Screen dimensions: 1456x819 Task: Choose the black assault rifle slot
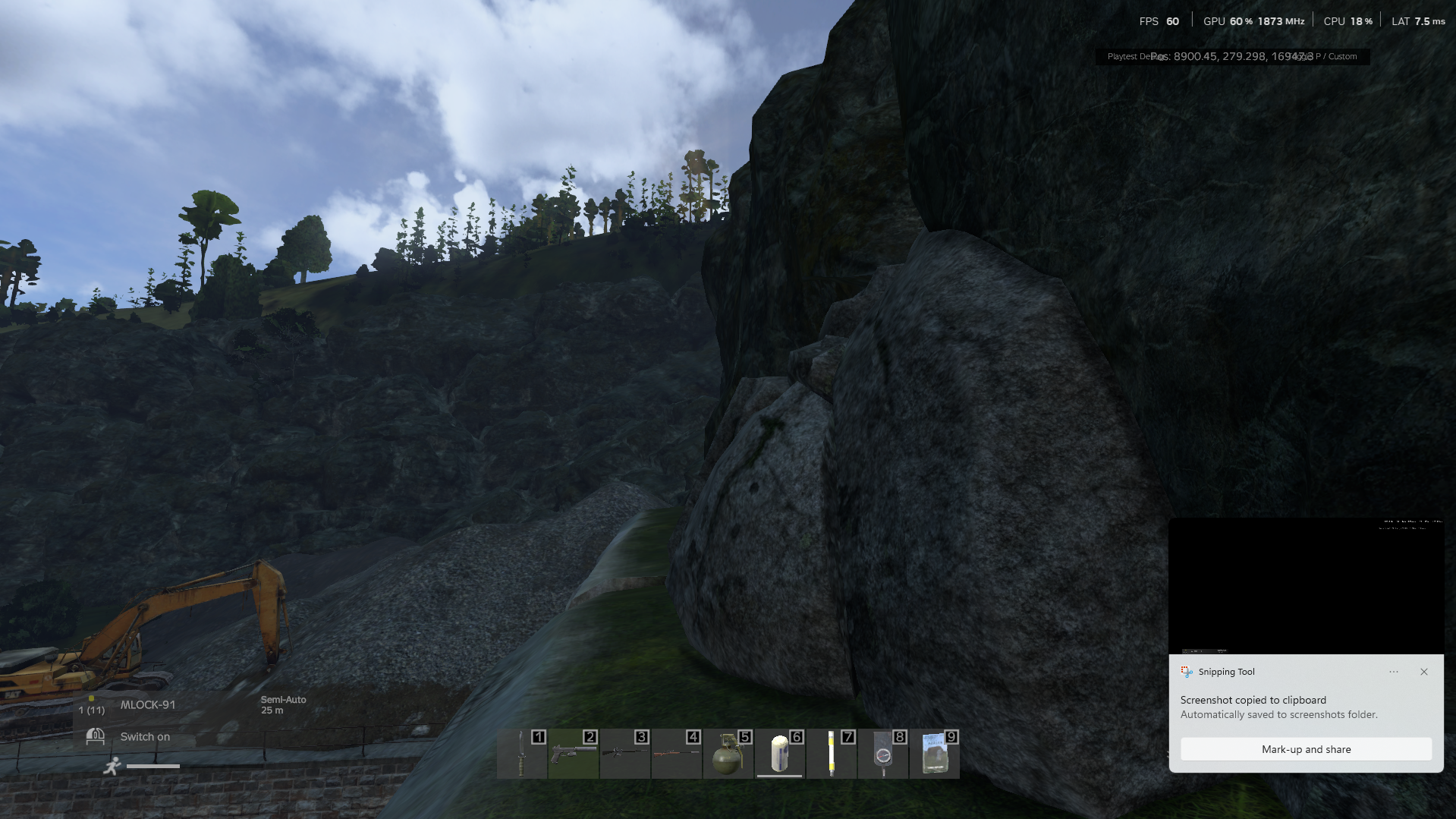click(625, 754)
